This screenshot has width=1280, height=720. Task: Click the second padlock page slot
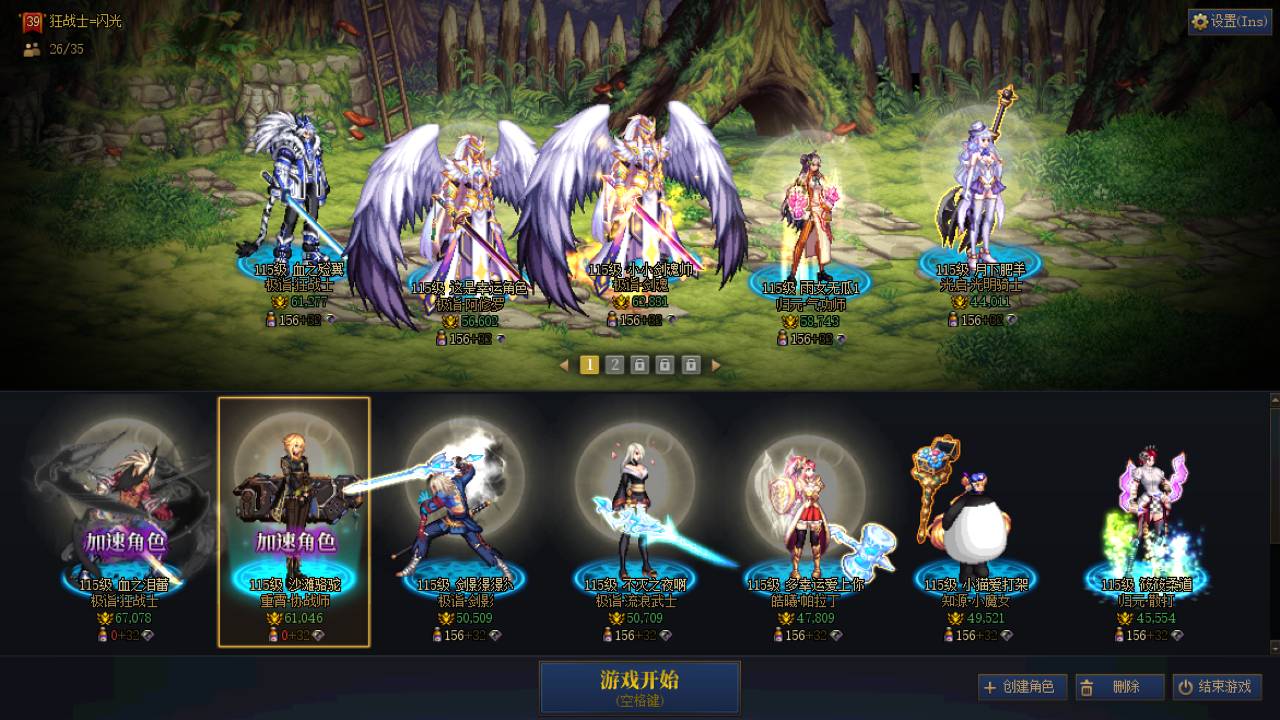pyautogui.click(x=665, y=365)
